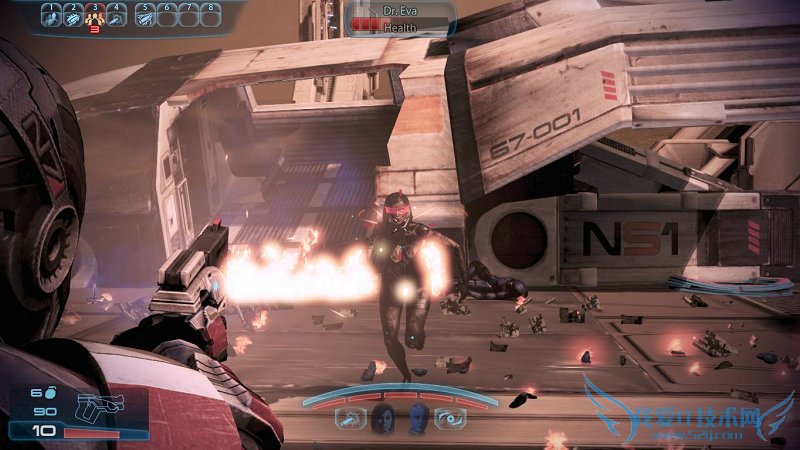The height and width of the screenshot is (450, 800).
Task: Activate the power in quick slot 2
Action: point(73,15)
